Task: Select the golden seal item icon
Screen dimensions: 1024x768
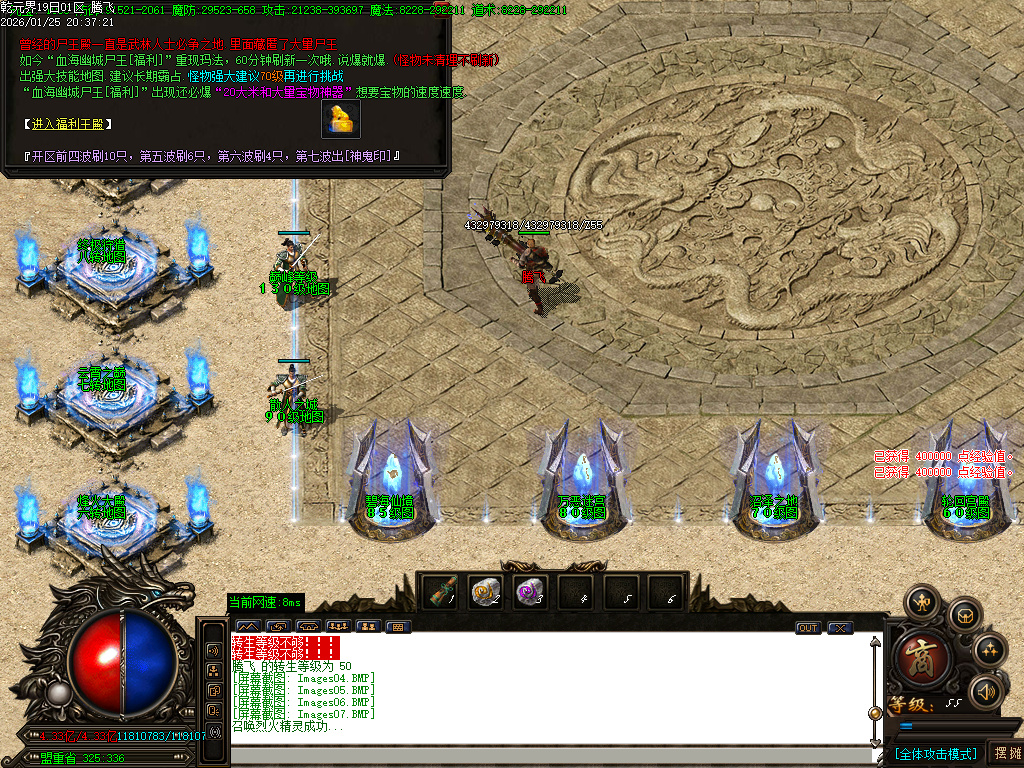Action: pos(341,118)
